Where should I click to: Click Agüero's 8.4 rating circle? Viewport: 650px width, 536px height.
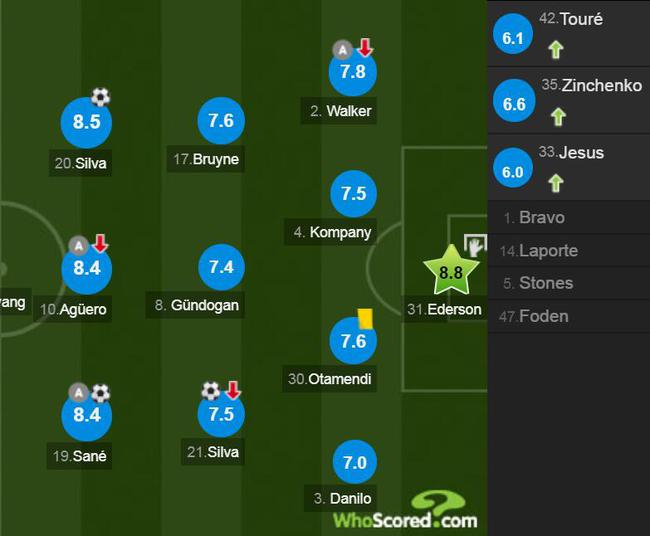click(x=87, y=268)
